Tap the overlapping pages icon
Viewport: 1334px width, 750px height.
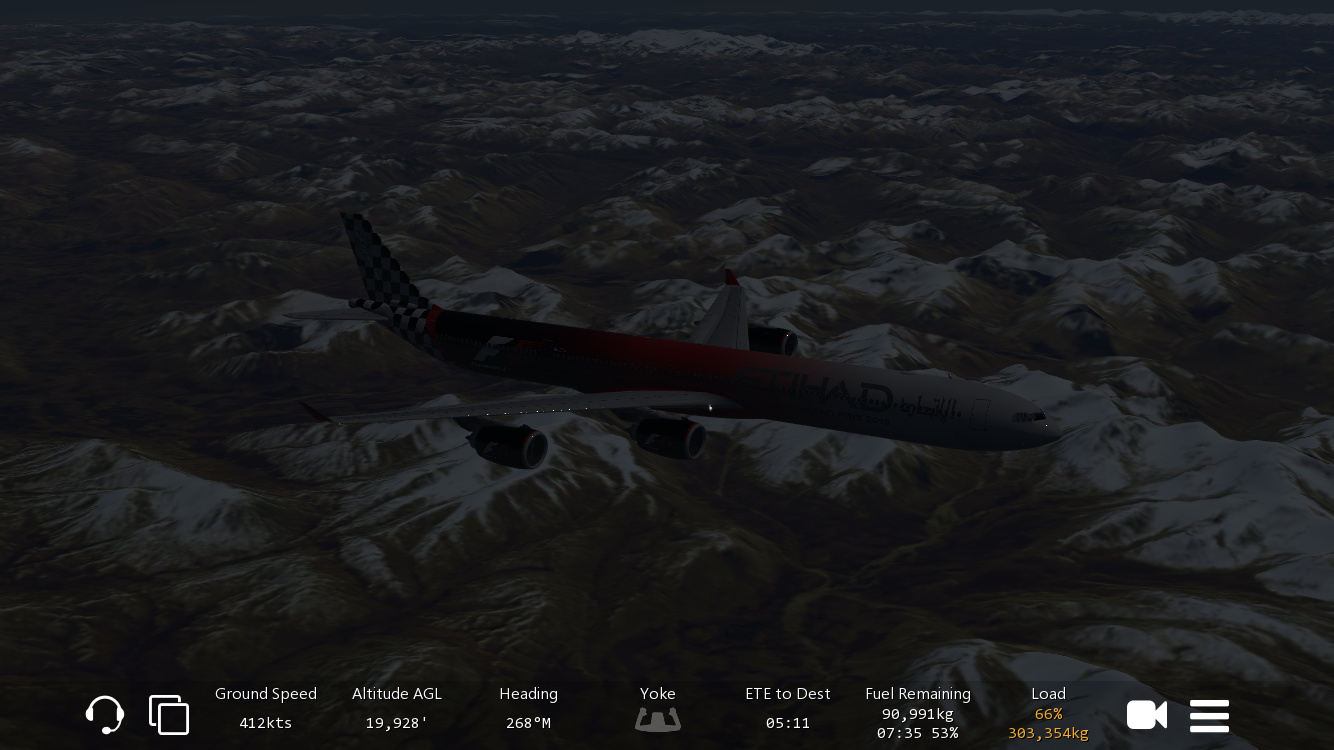(169, 715)
